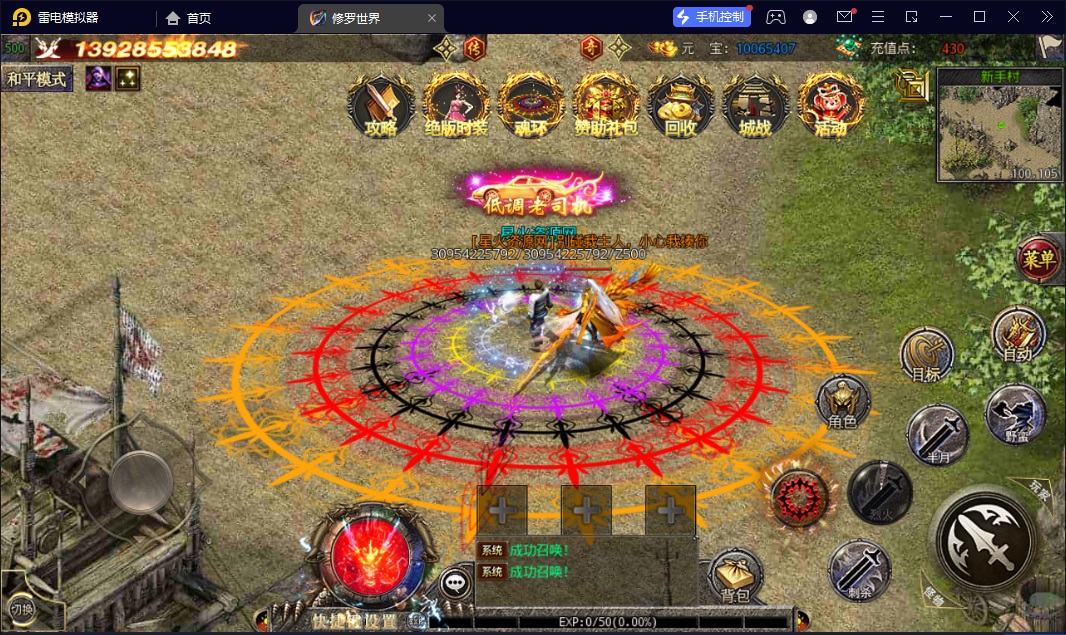1066x635 pixels.
Task: Open the chat speech bubble button
Action: [x=457, y=582]
